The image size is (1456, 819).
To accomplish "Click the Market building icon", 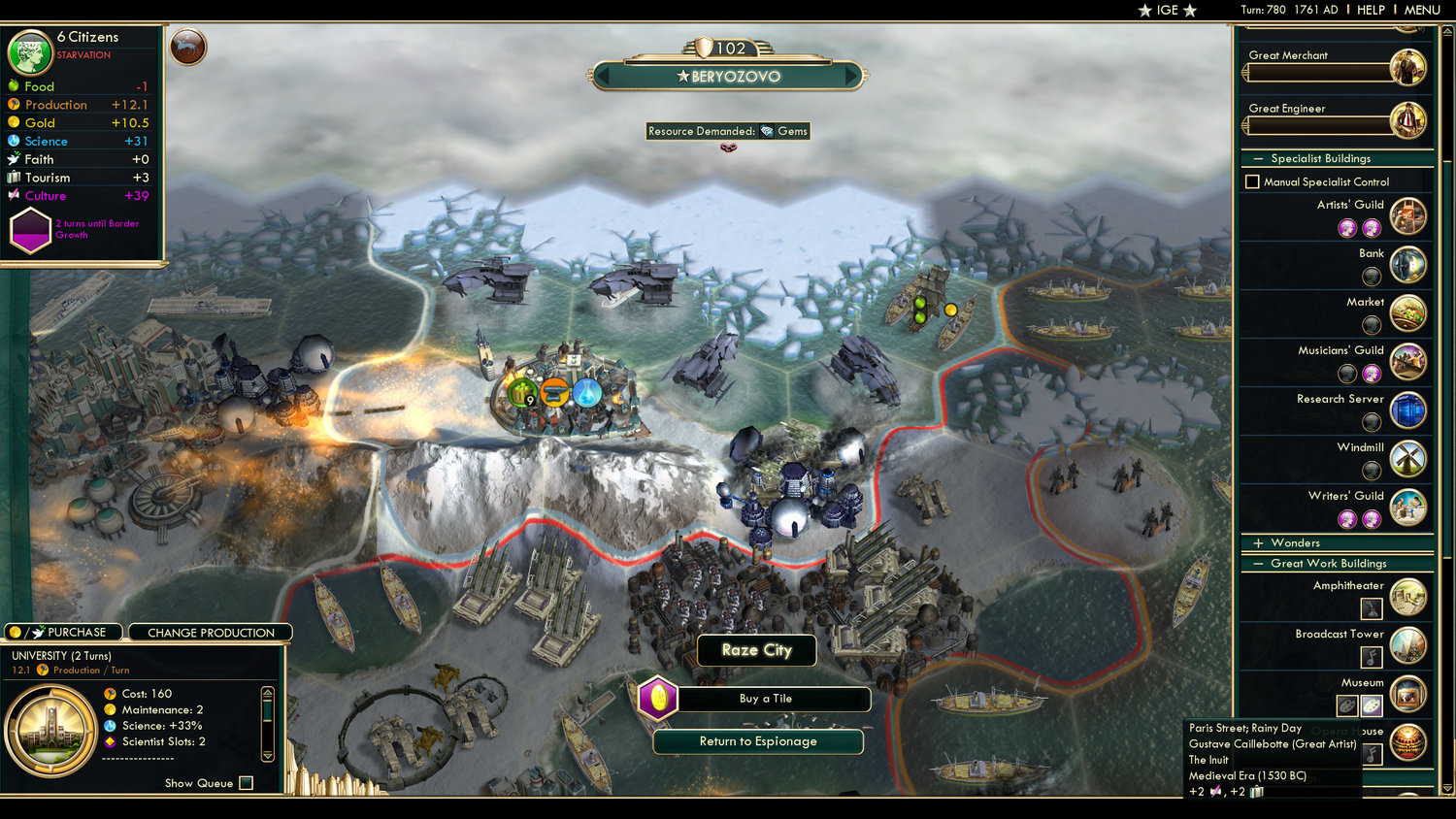I will pos(1407,312).
